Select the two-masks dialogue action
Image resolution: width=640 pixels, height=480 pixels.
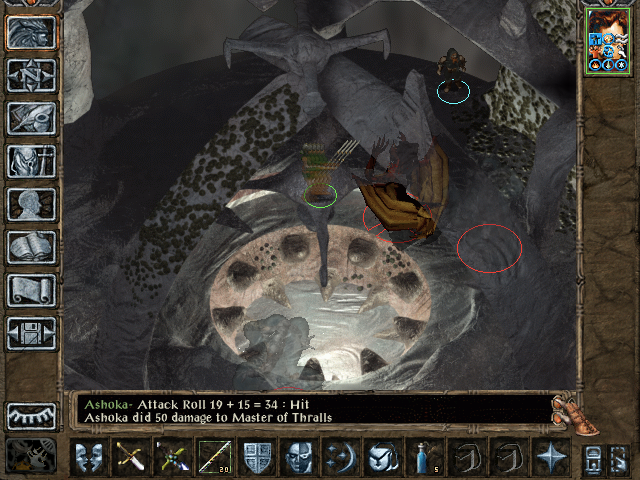pyautogui.click(x=88, y=457)
